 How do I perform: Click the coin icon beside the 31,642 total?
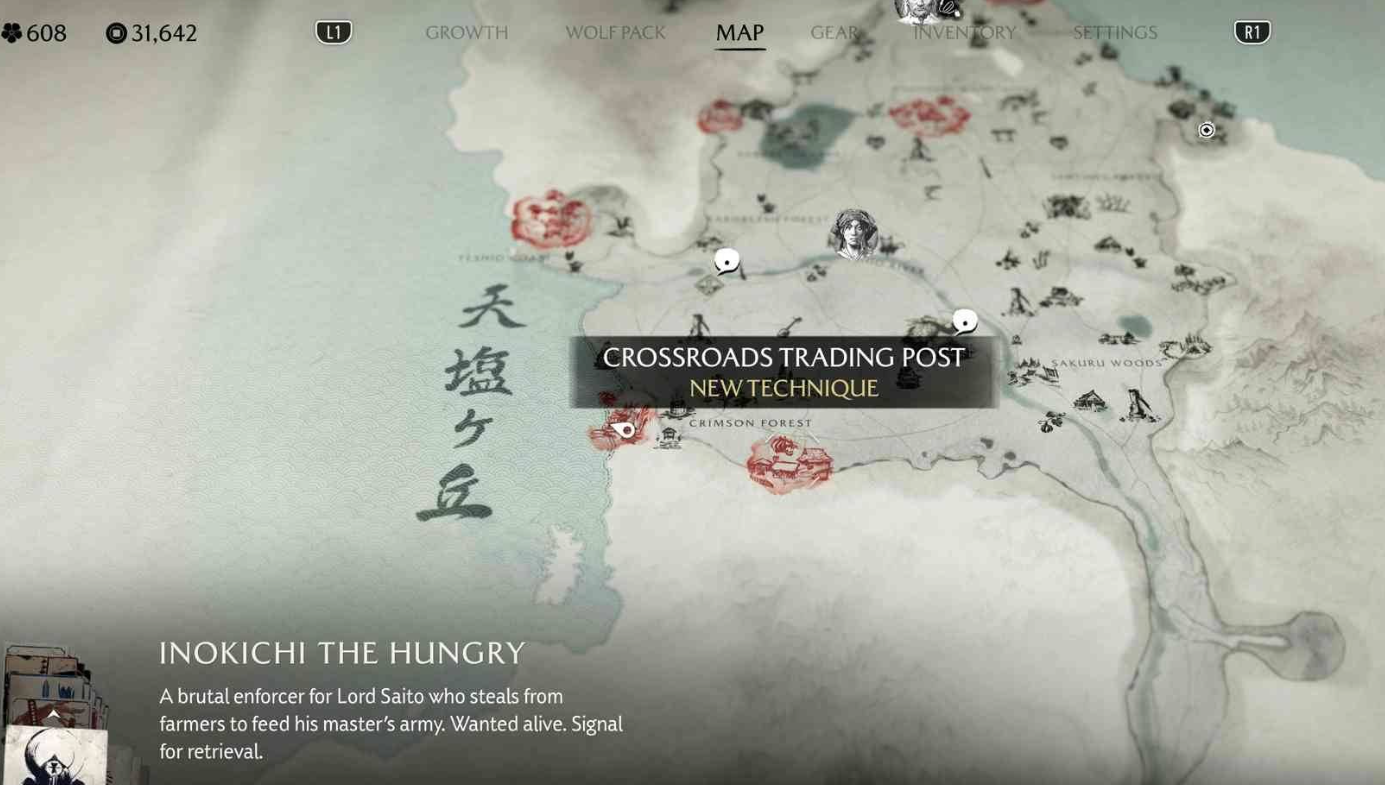116,32
